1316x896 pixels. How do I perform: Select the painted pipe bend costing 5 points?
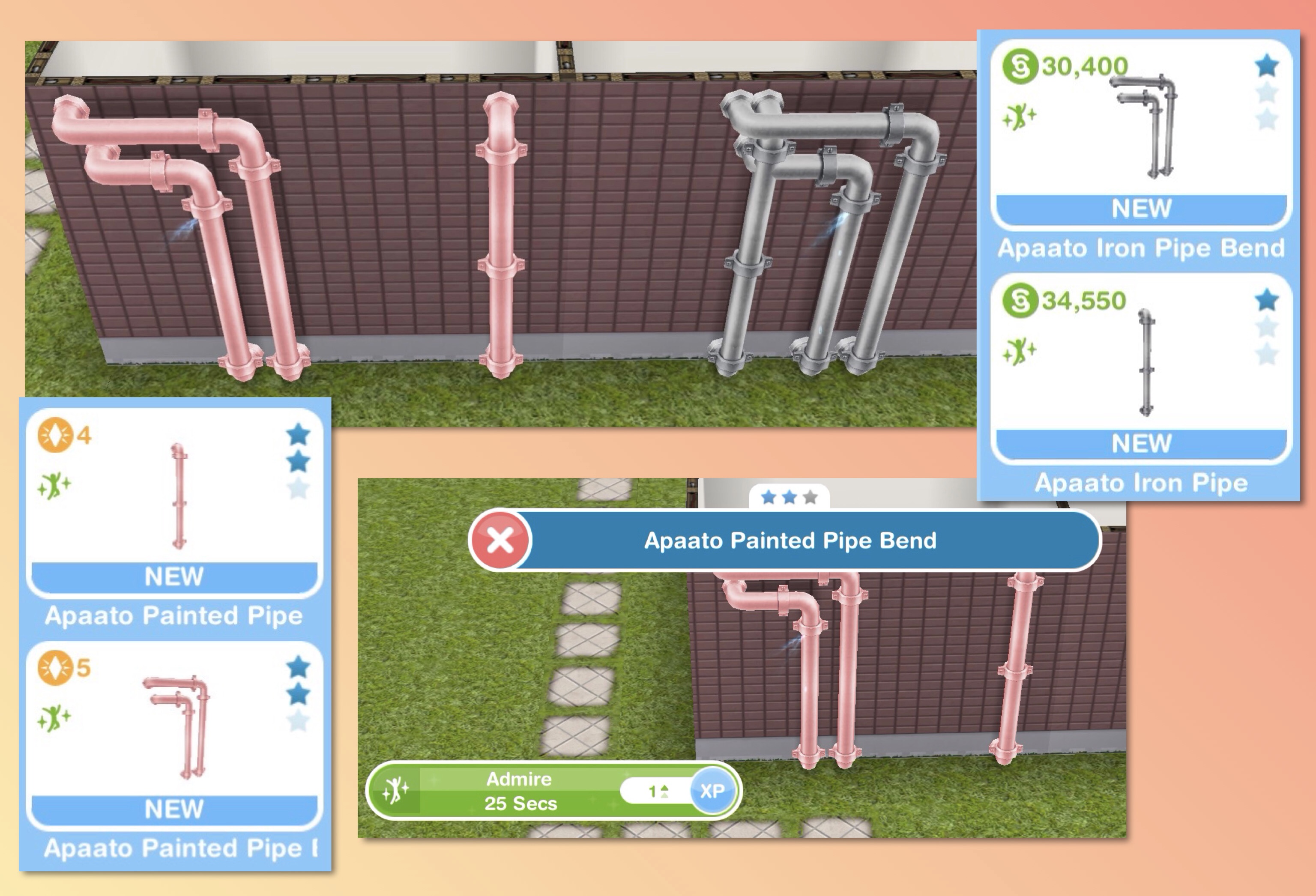point(174,733)
